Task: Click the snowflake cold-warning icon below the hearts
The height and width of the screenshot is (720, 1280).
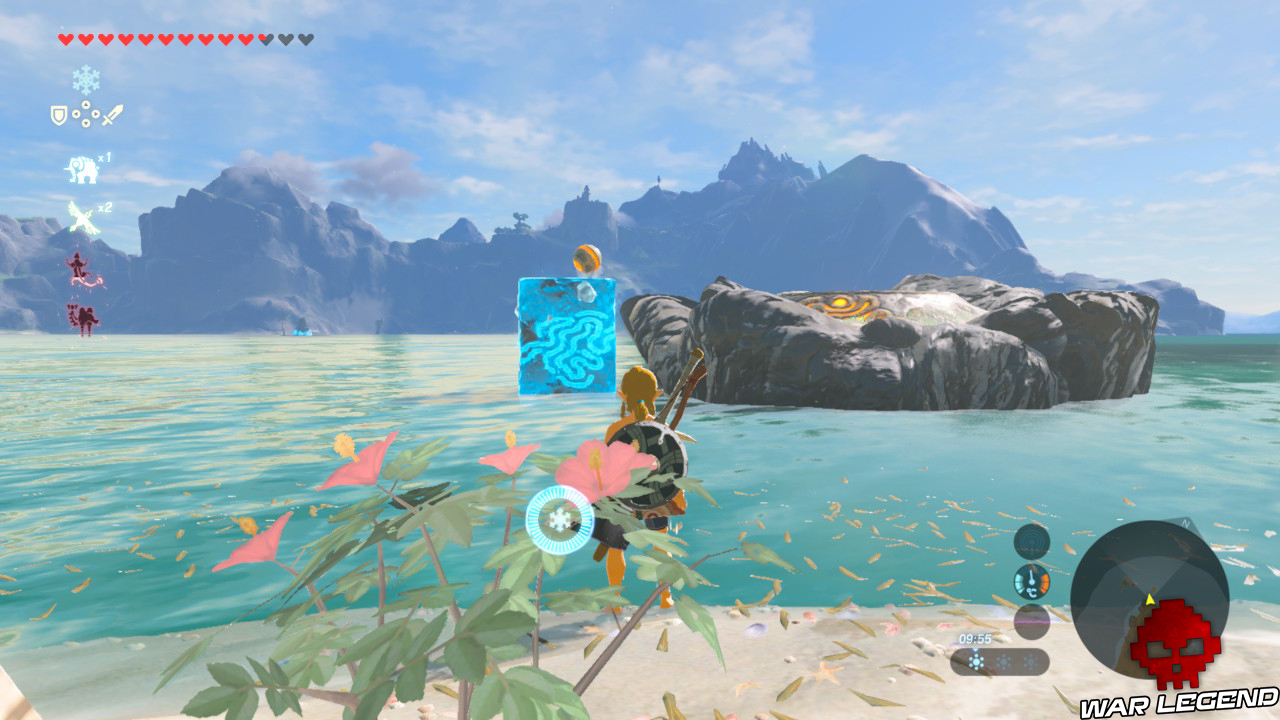Action: pyautogui.click(x=84, y=80)
